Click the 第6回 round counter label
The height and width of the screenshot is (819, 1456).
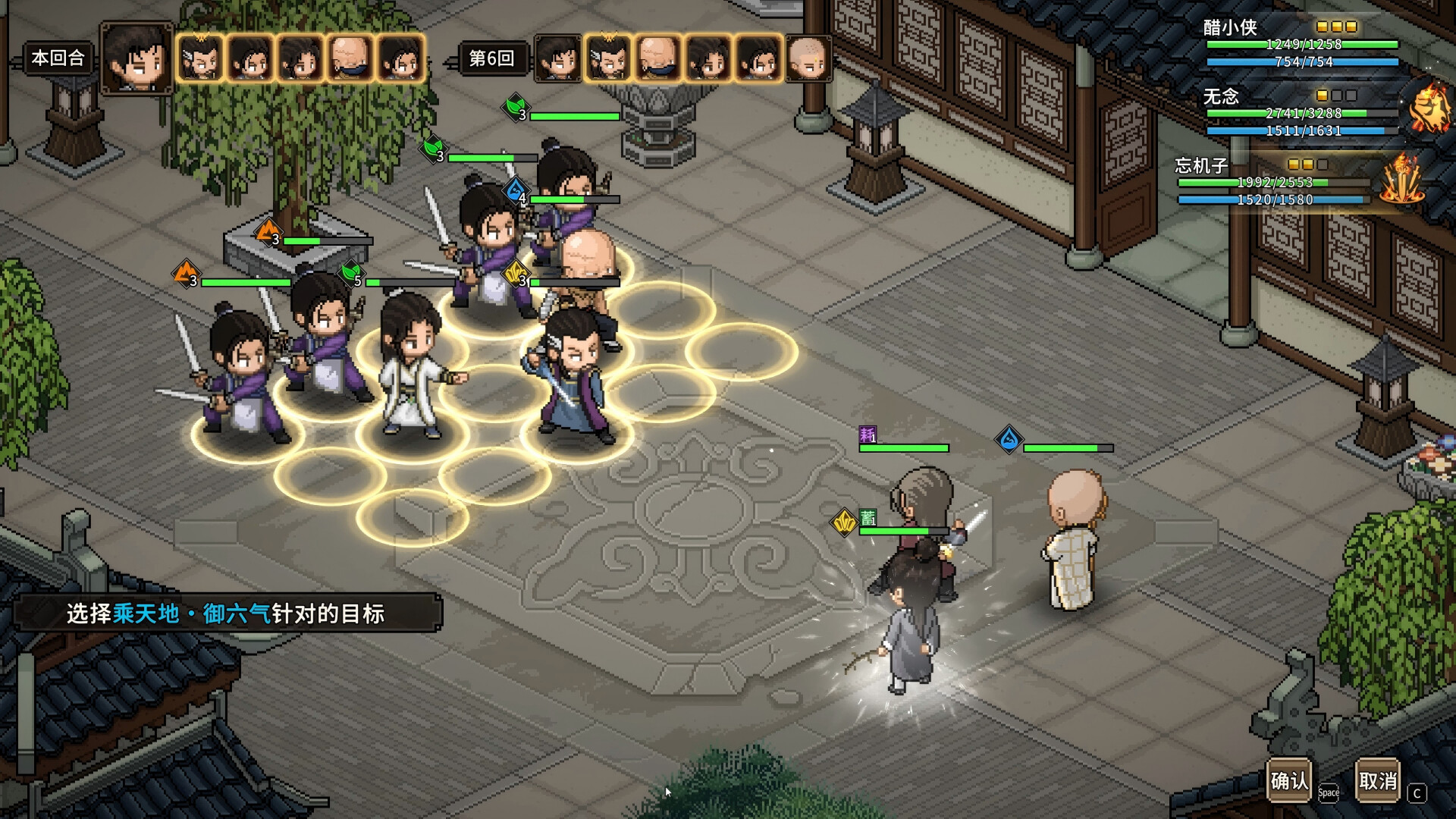point(492,58)
